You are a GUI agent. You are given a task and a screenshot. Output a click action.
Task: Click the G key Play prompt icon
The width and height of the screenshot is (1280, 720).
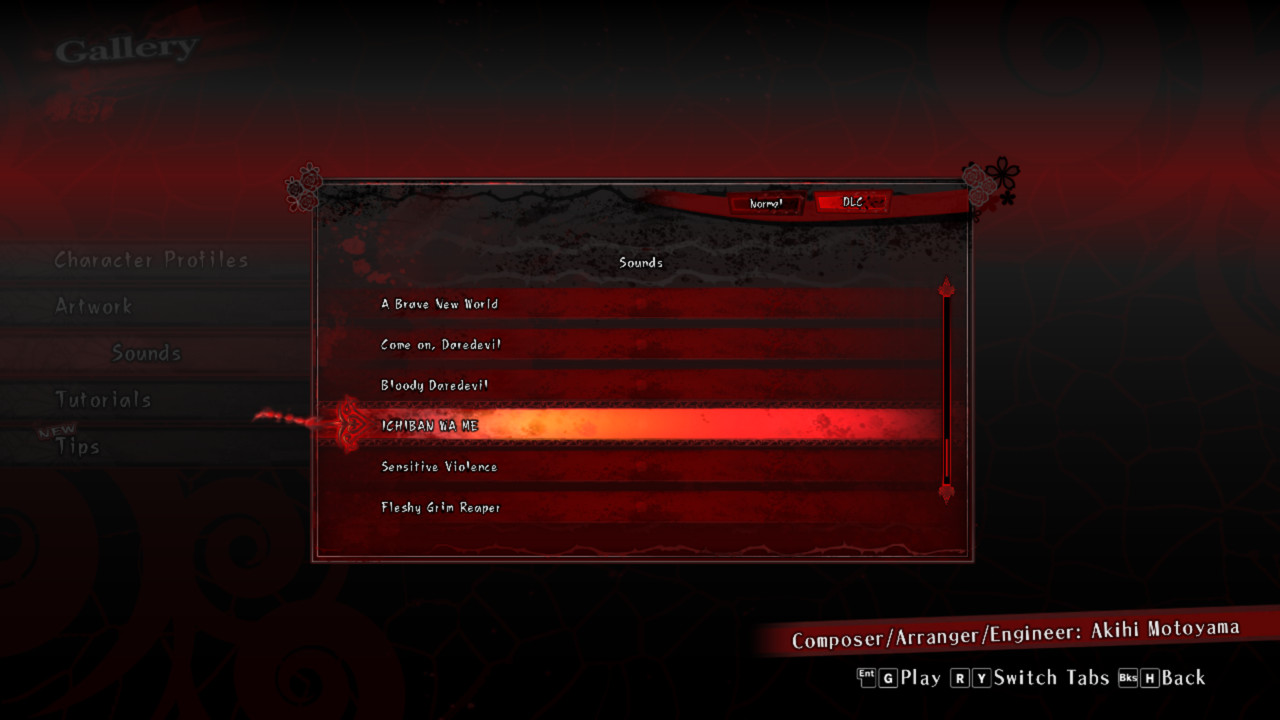(886, 678)
